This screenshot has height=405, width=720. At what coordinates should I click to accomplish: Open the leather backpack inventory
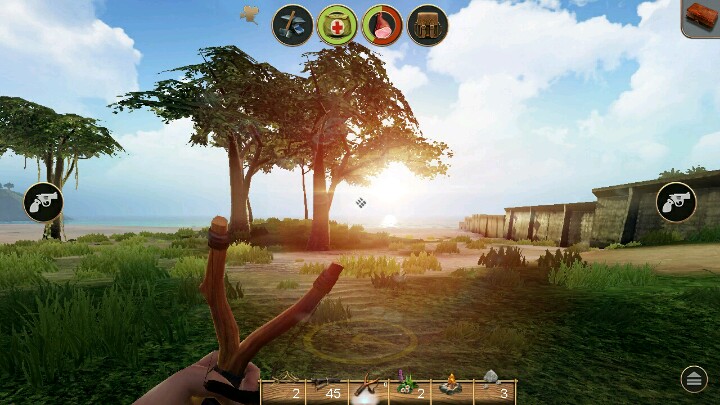point(427,24)
